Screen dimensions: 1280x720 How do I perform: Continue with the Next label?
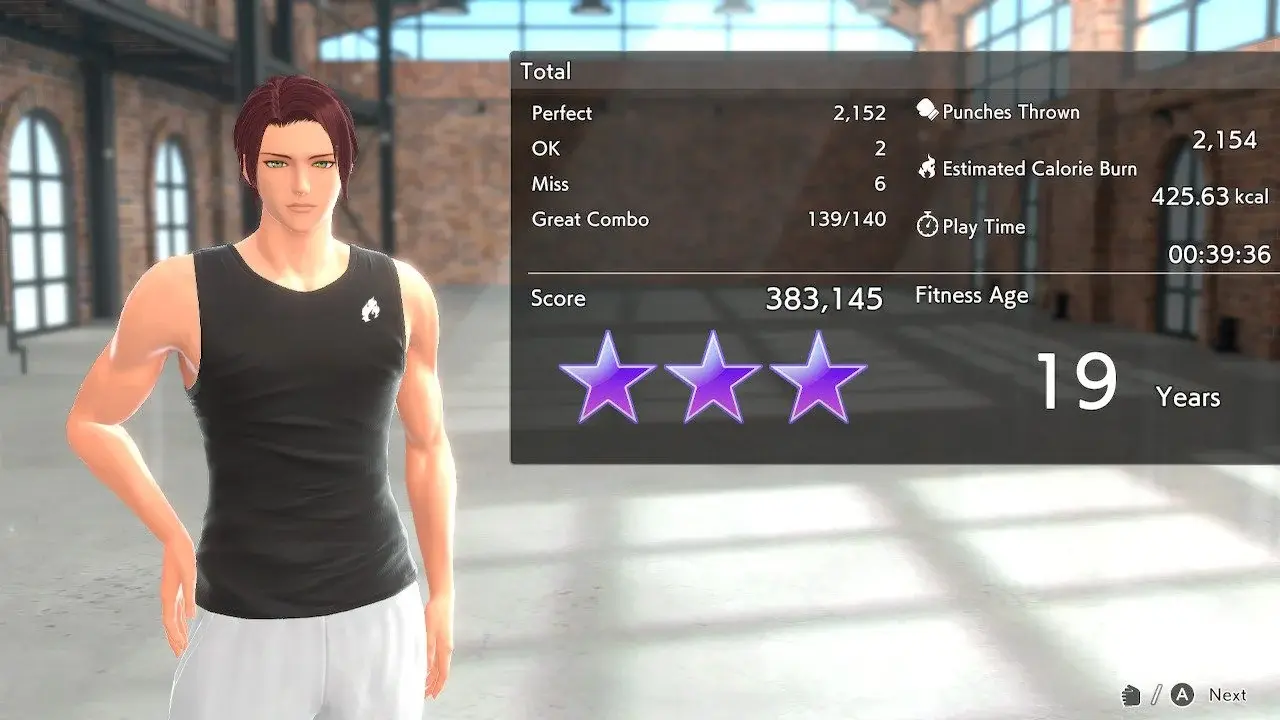pyautogui.click(x=1227, y=695)
